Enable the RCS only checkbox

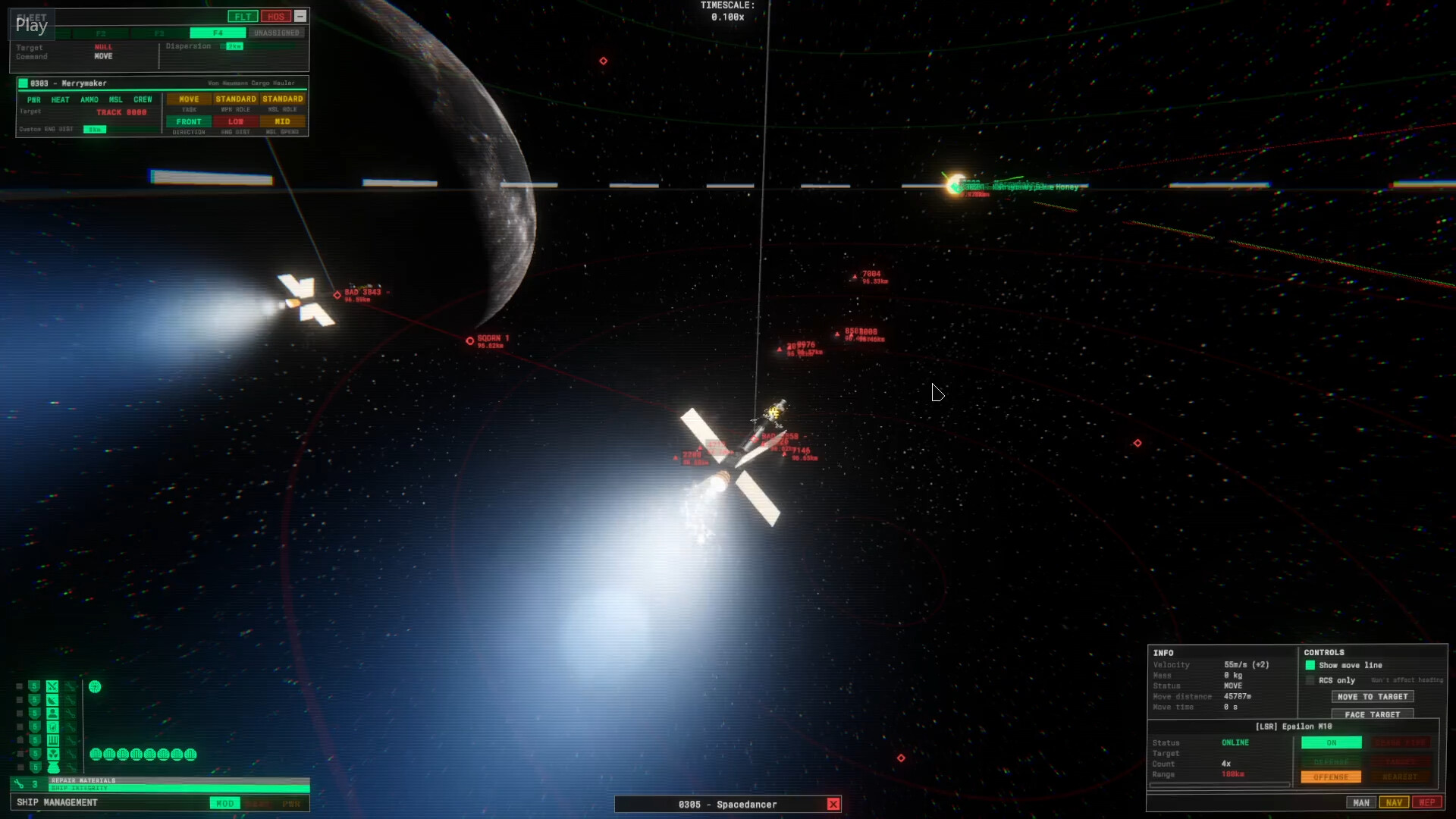coord(1310,680)
